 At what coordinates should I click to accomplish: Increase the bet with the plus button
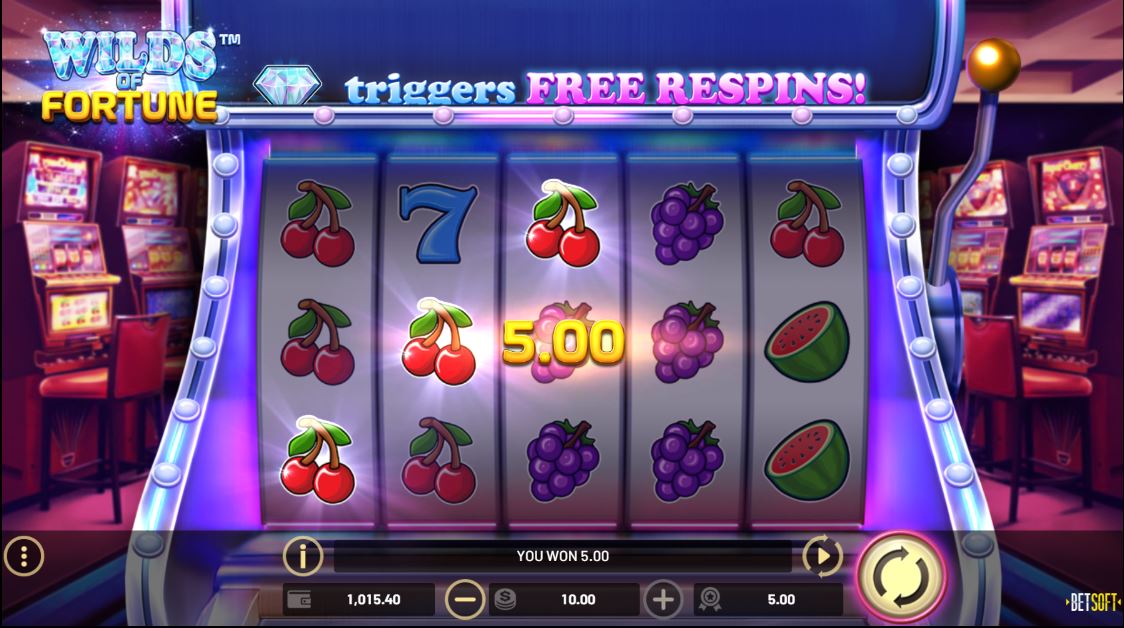(x=663, y=600)
